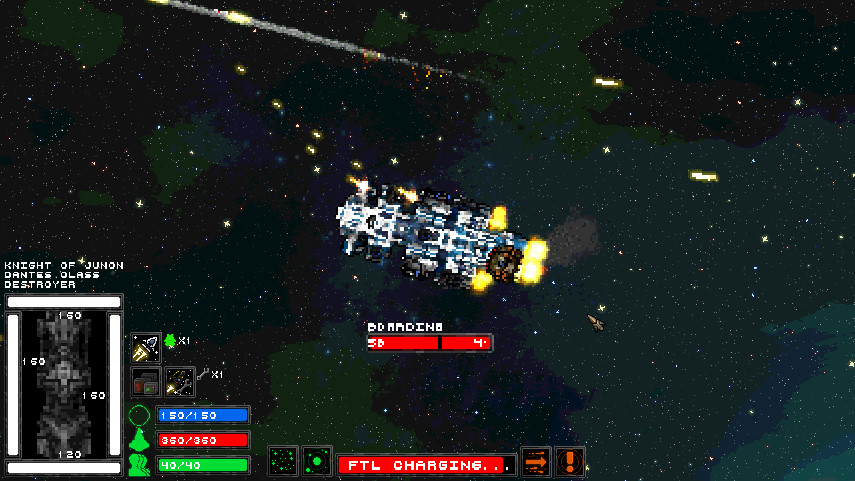The image size is (855, 481).
Task: Open the green star map button
Action: coord(284,462)
